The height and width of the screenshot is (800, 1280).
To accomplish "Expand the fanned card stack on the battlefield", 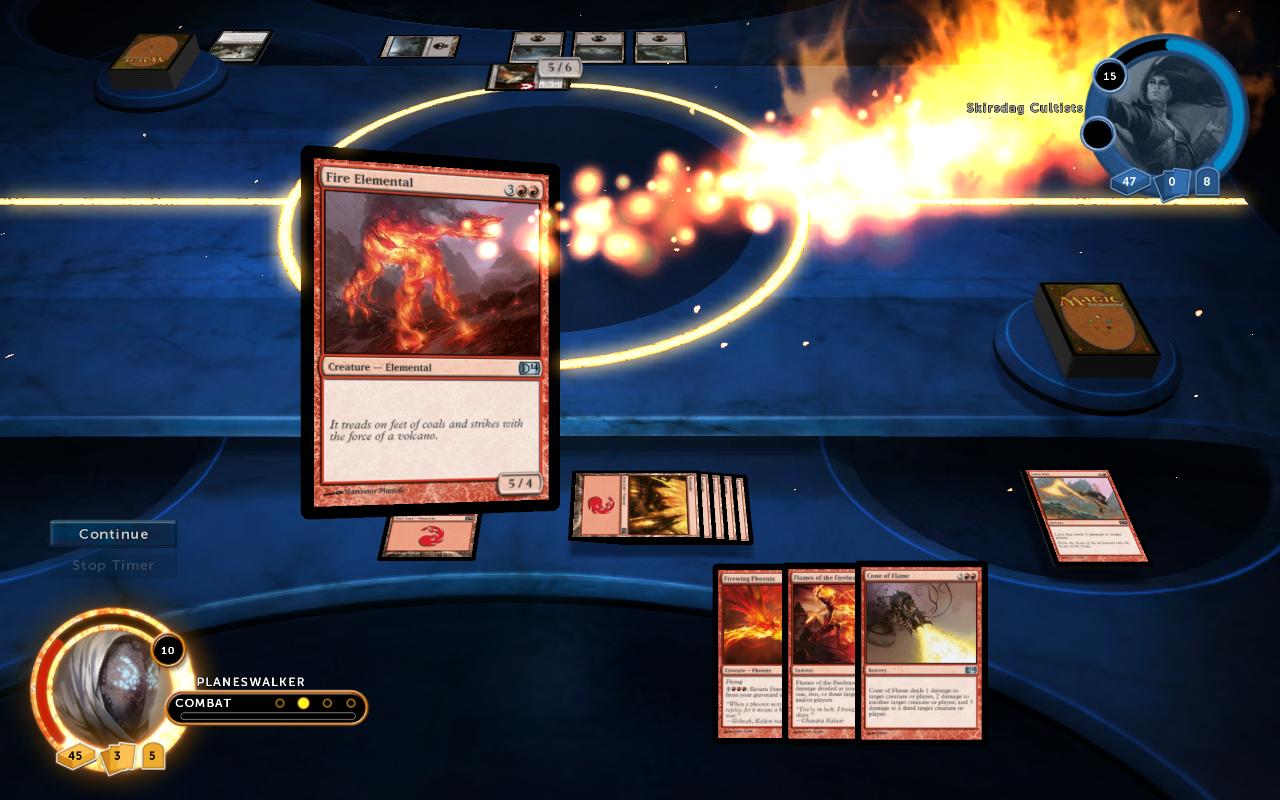I will (660, 507).
